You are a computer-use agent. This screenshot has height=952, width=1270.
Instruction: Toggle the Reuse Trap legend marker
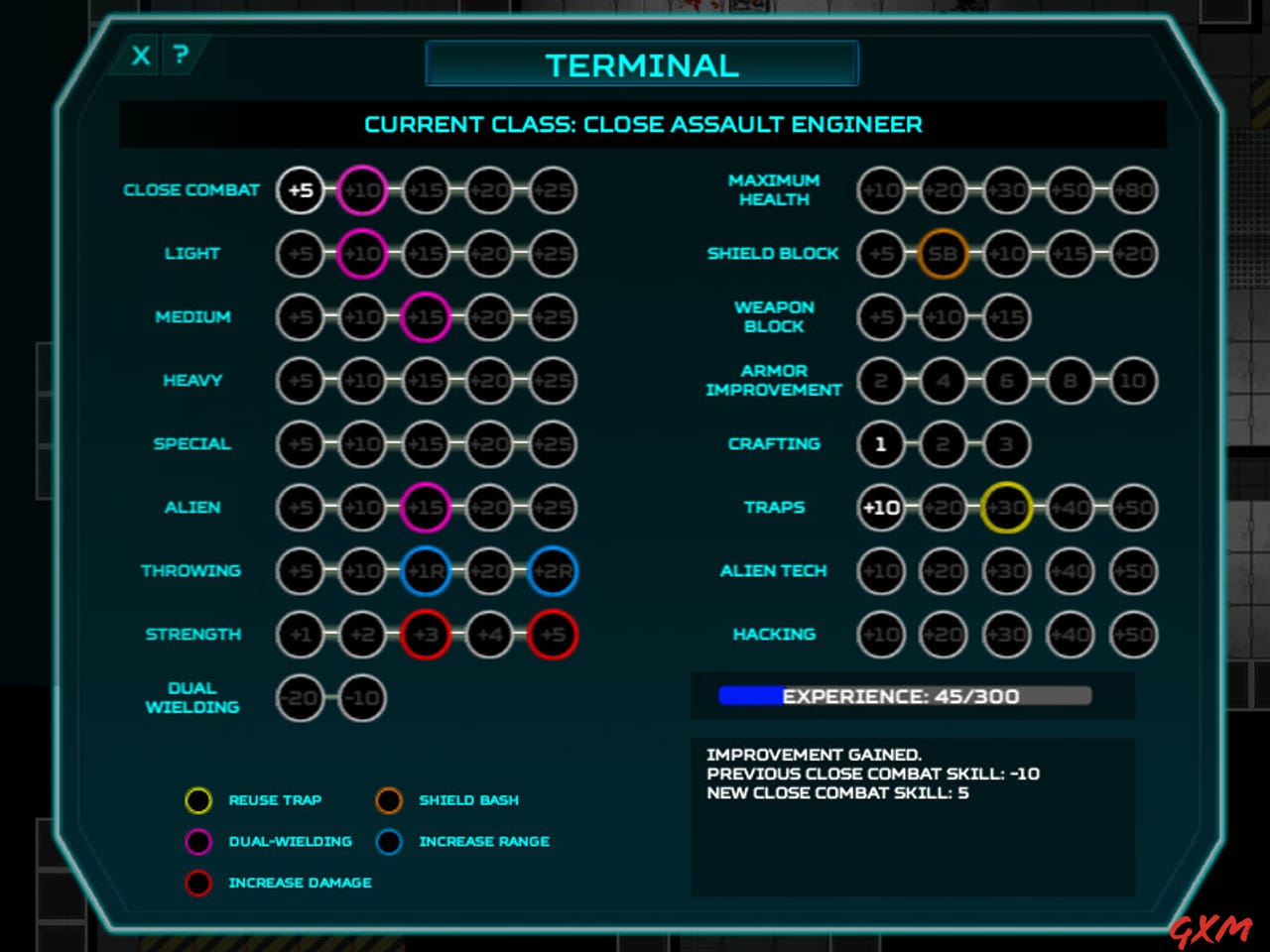click(x=198, y=800)
